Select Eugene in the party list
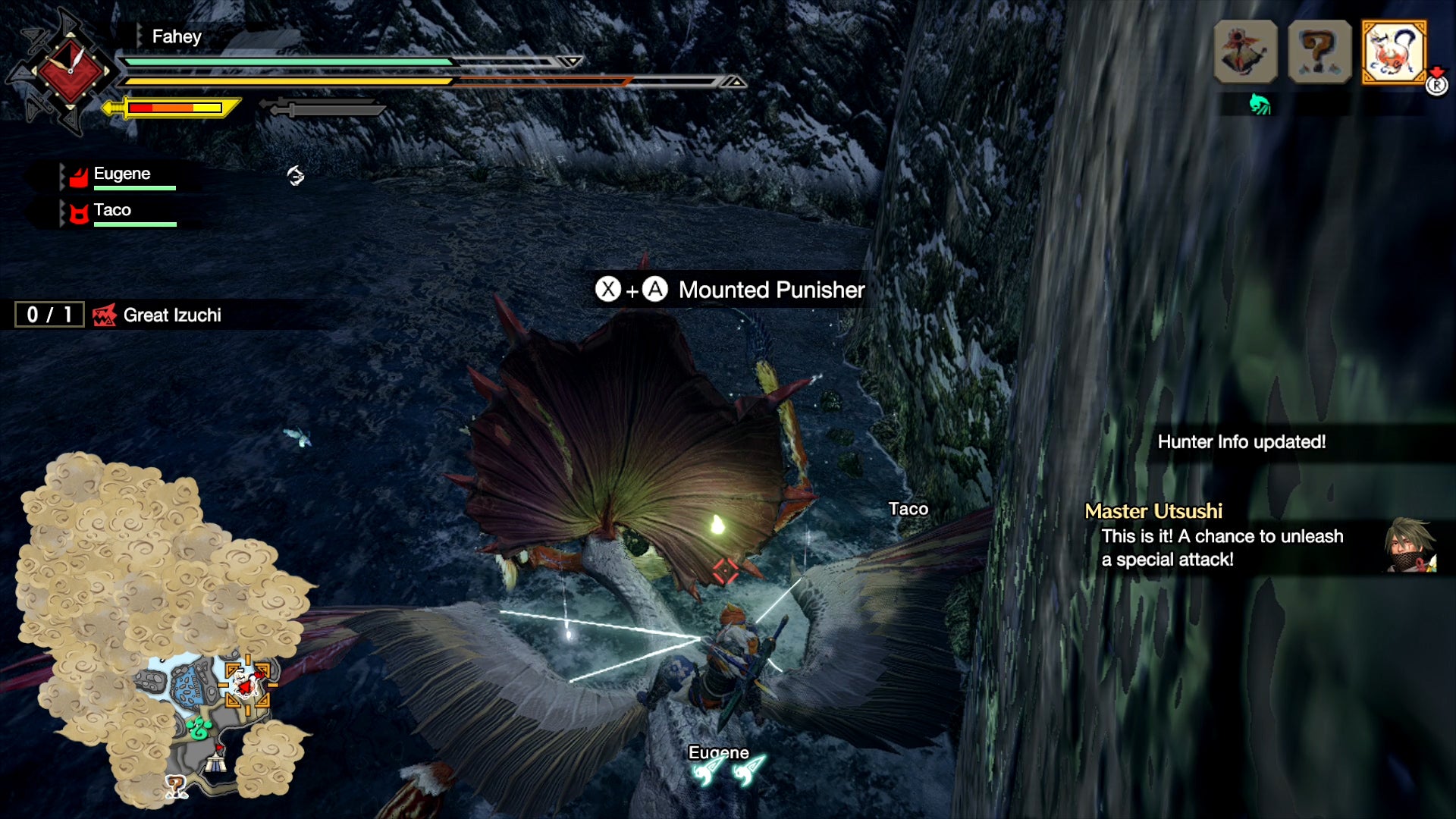 tap(121, 175)
